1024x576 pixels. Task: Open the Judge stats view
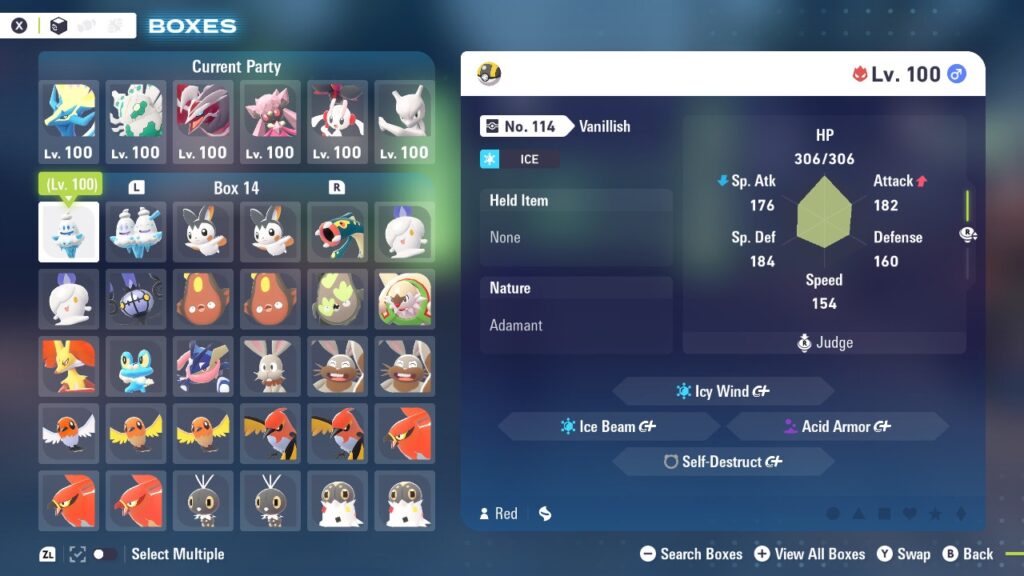click(824, 343)
